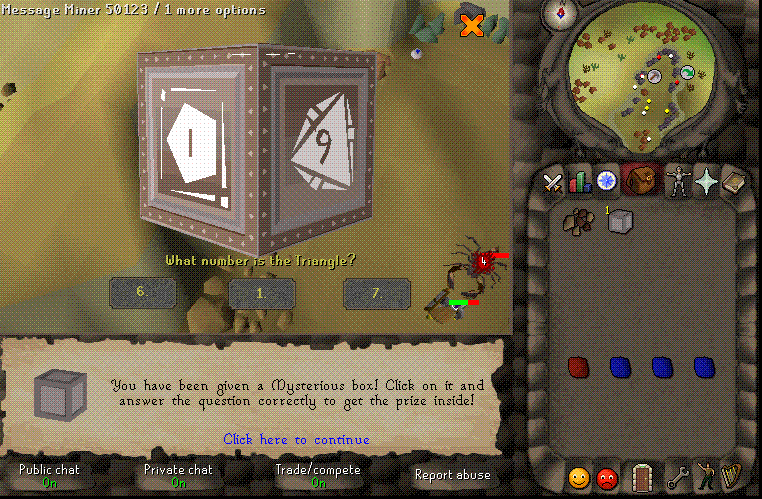
Task: Open the worn equipment figure tab
Action: click(x=677, y=182)
